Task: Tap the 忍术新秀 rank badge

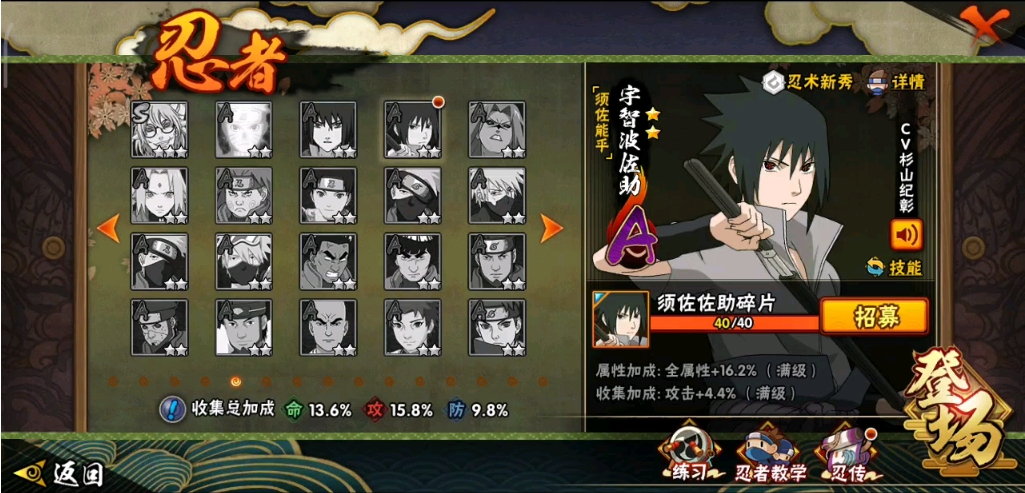Action: 808,82
